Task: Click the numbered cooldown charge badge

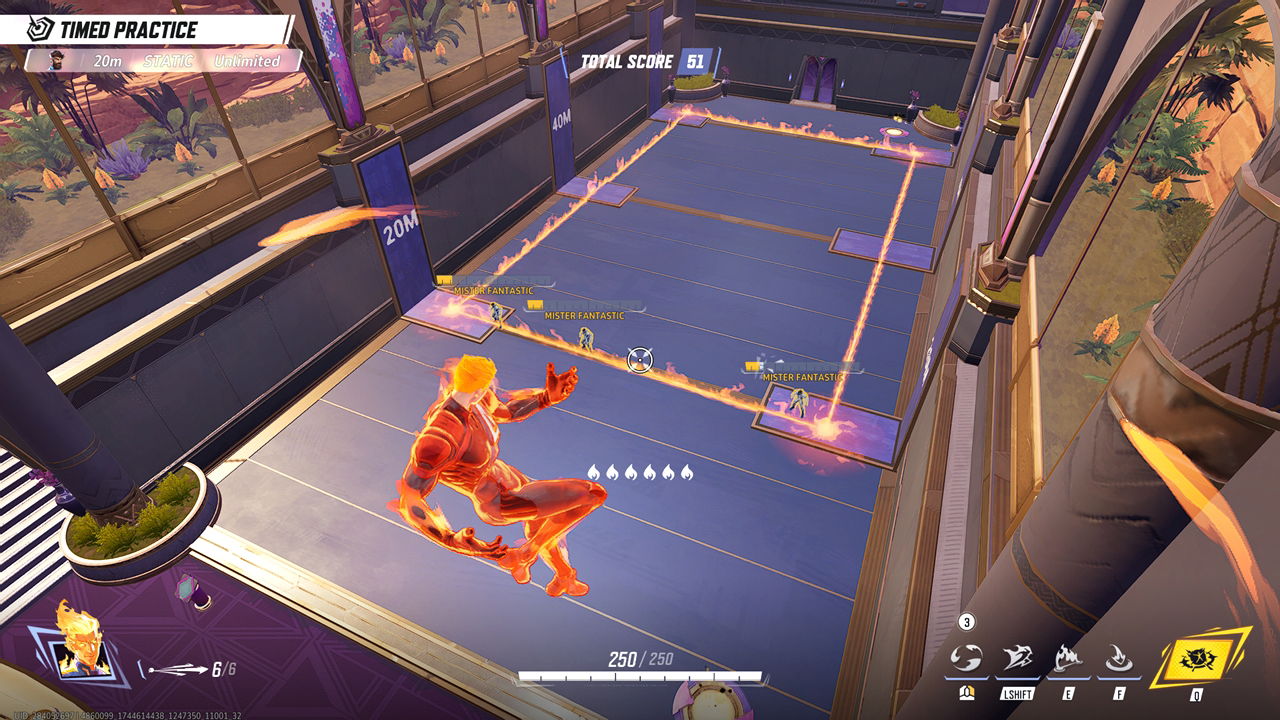Action: coord(966,623)
